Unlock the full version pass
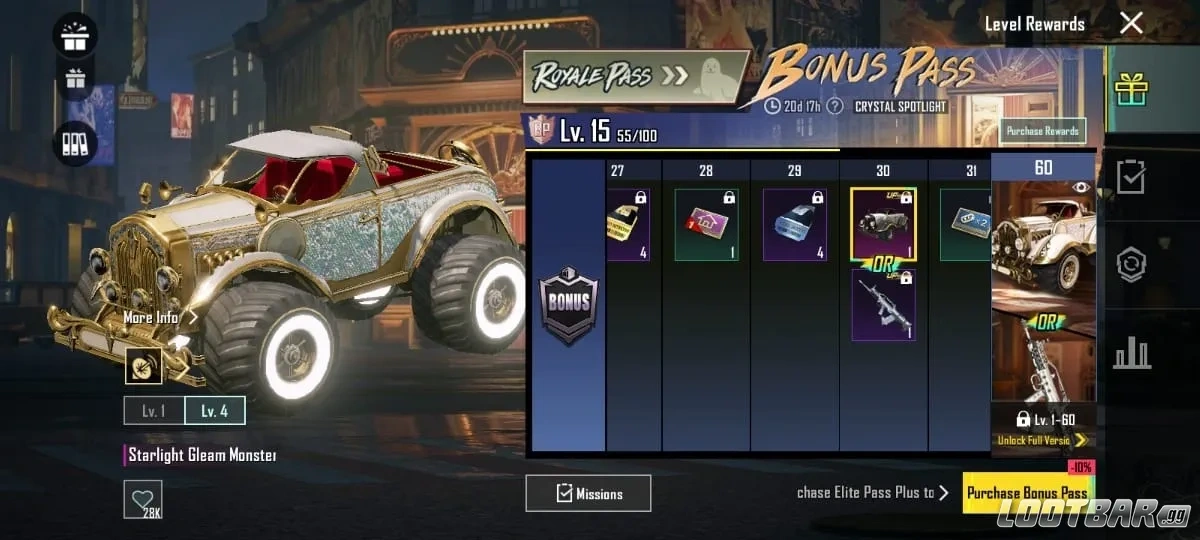Image resolution: width=1200 pixels, height=540 pixels. tap(1042, 440)
